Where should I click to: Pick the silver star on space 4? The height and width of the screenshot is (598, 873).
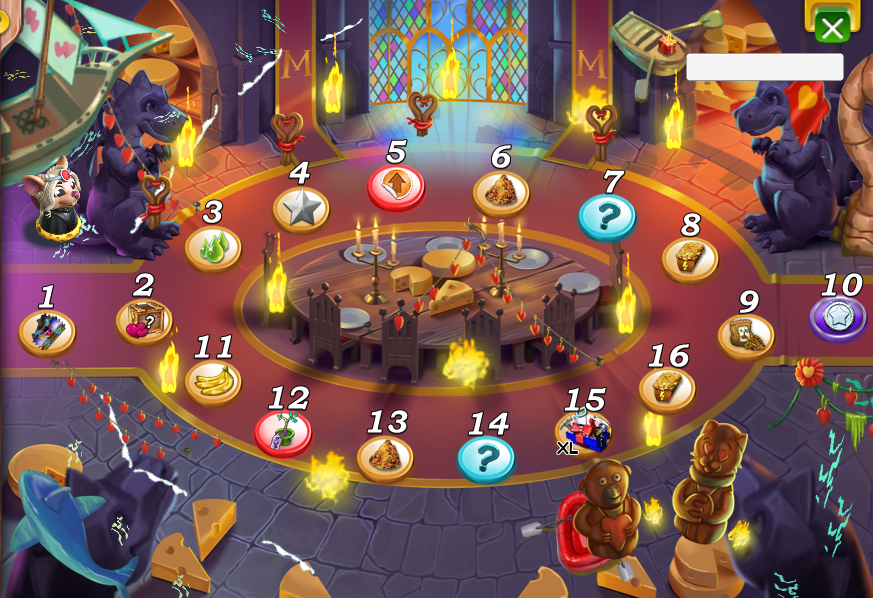coord(301,209)
